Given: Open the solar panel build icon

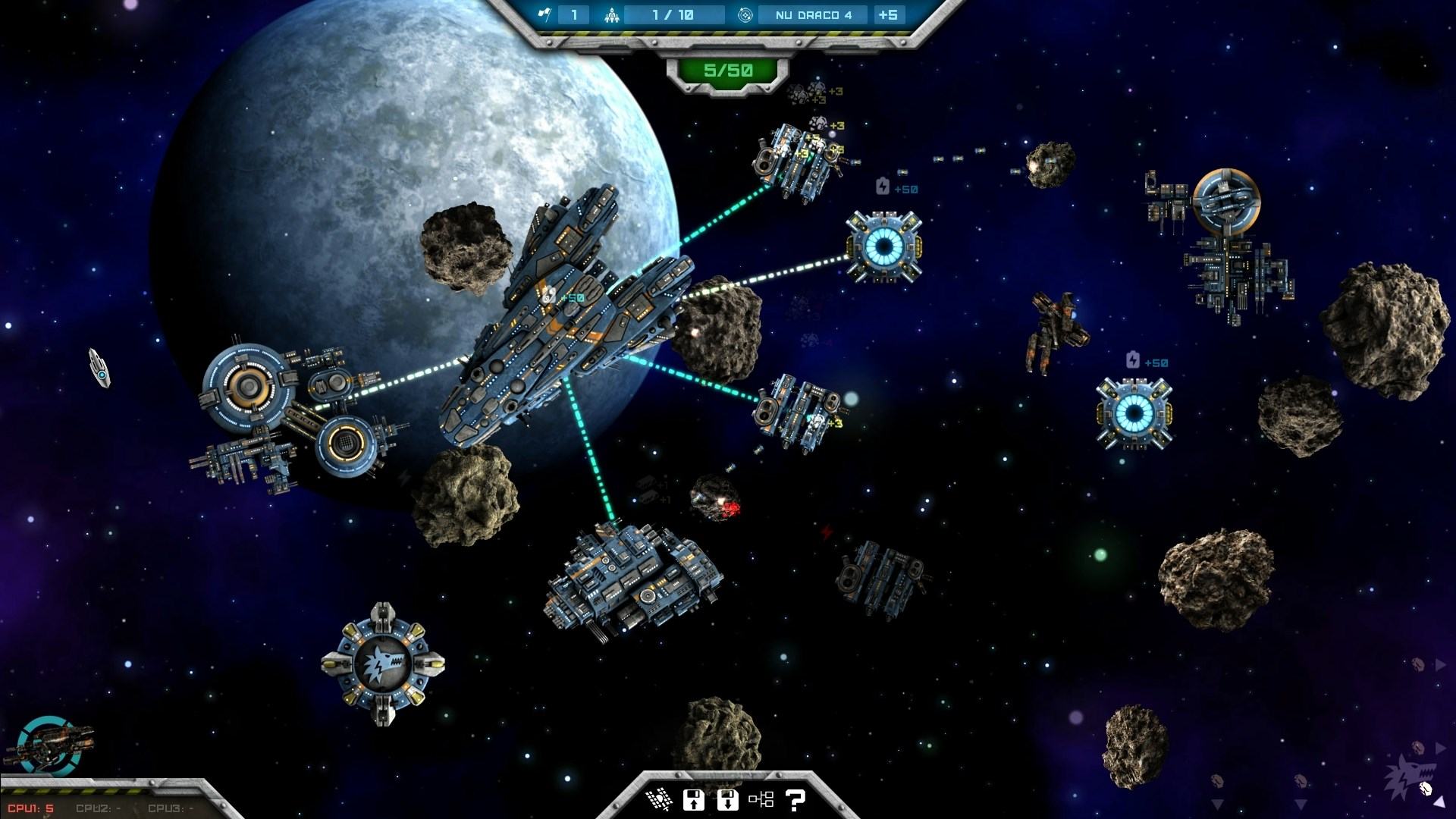Looking at the screenshot, I should tap(658, 799).
